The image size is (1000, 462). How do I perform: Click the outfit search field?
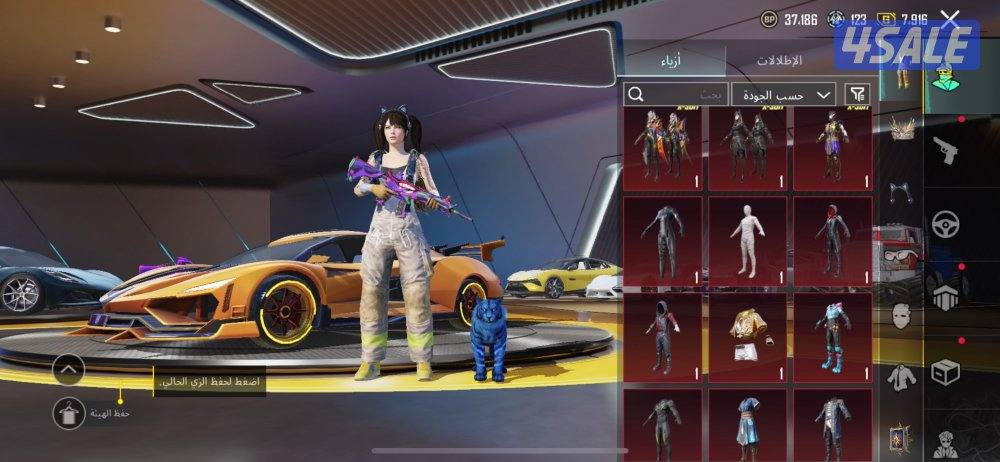click(675, 95)
